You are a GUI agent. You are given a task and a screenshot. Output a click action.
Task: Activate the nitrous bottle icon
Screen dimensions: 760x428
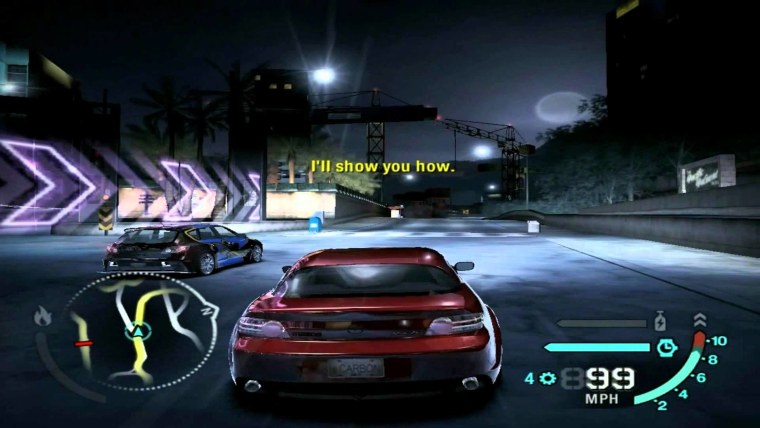click(660, 323)
